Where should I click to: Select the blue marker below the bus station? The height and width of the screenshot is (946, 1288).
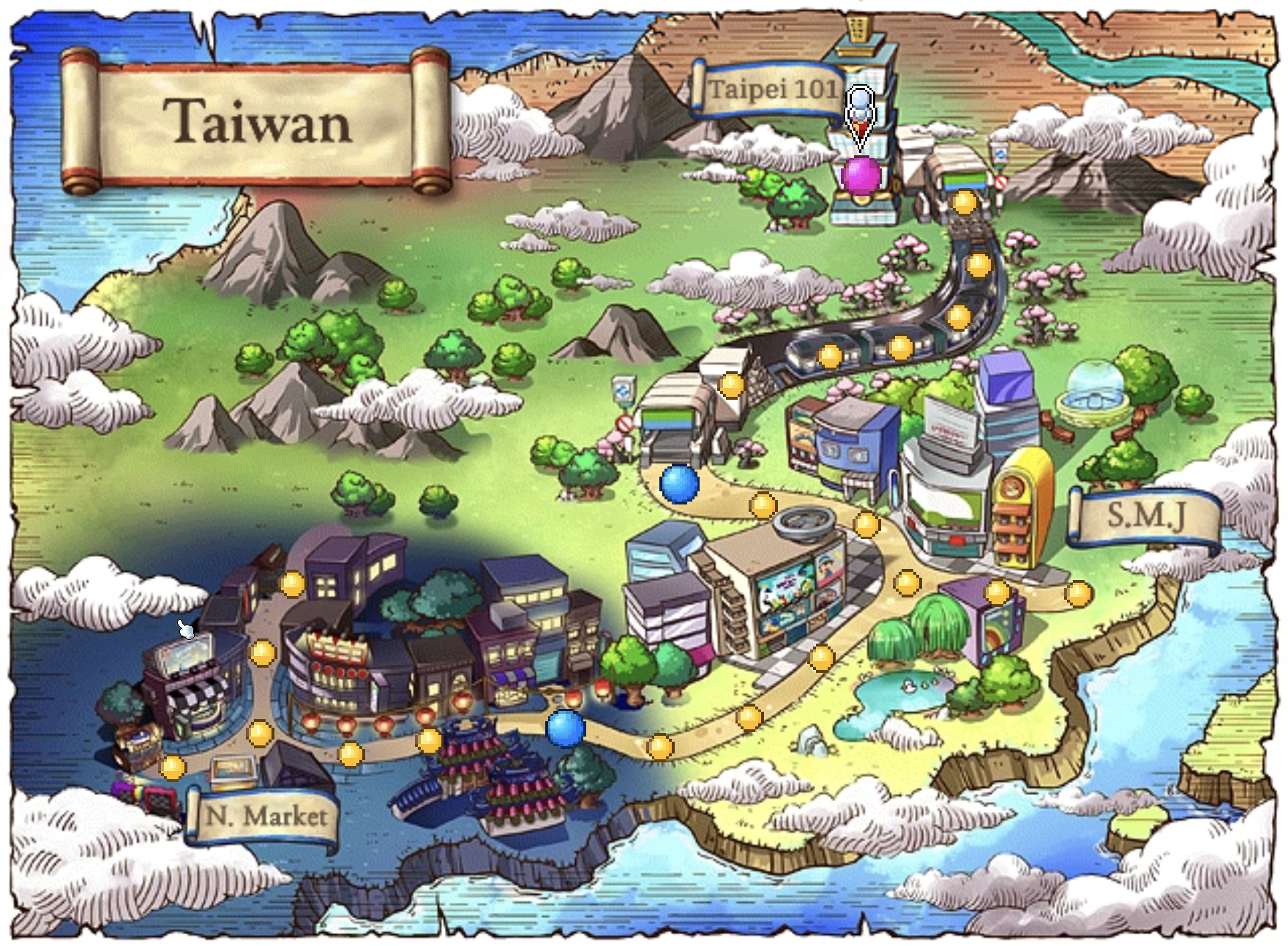[679, 484]
